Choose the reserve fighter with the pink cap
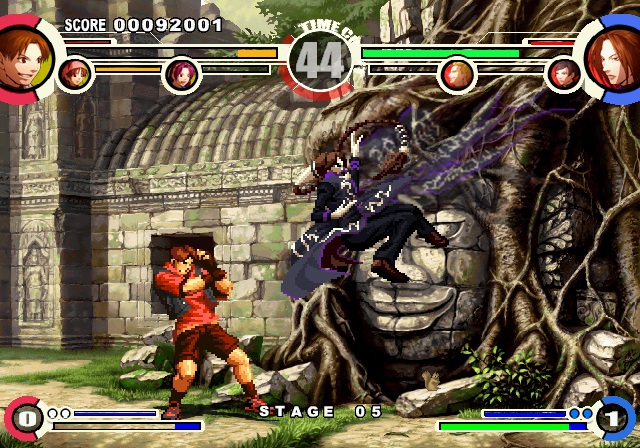Viewport: 640px width, 448px height. pyautogui.click(x=74, y=73)
